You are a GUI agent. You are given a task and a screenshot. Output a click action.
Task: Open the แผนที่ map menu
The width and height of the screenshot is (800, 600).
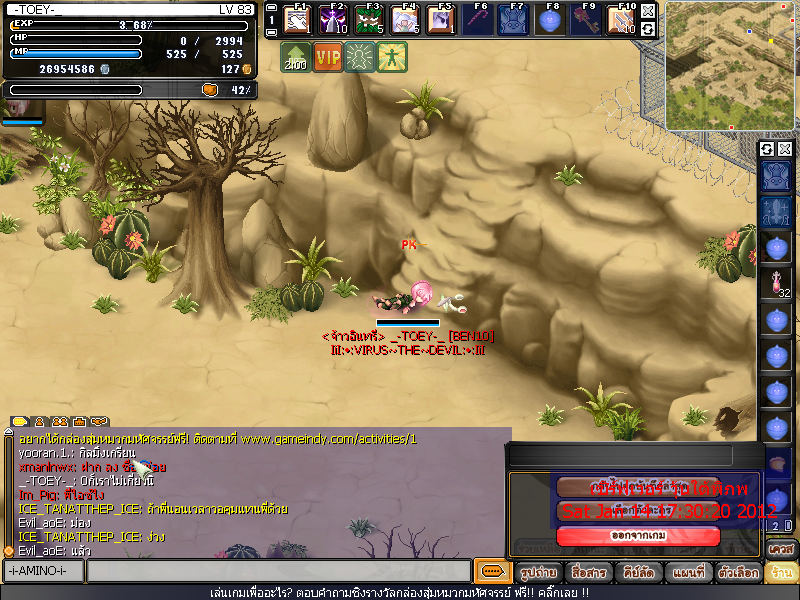click(x=688, y=573)
